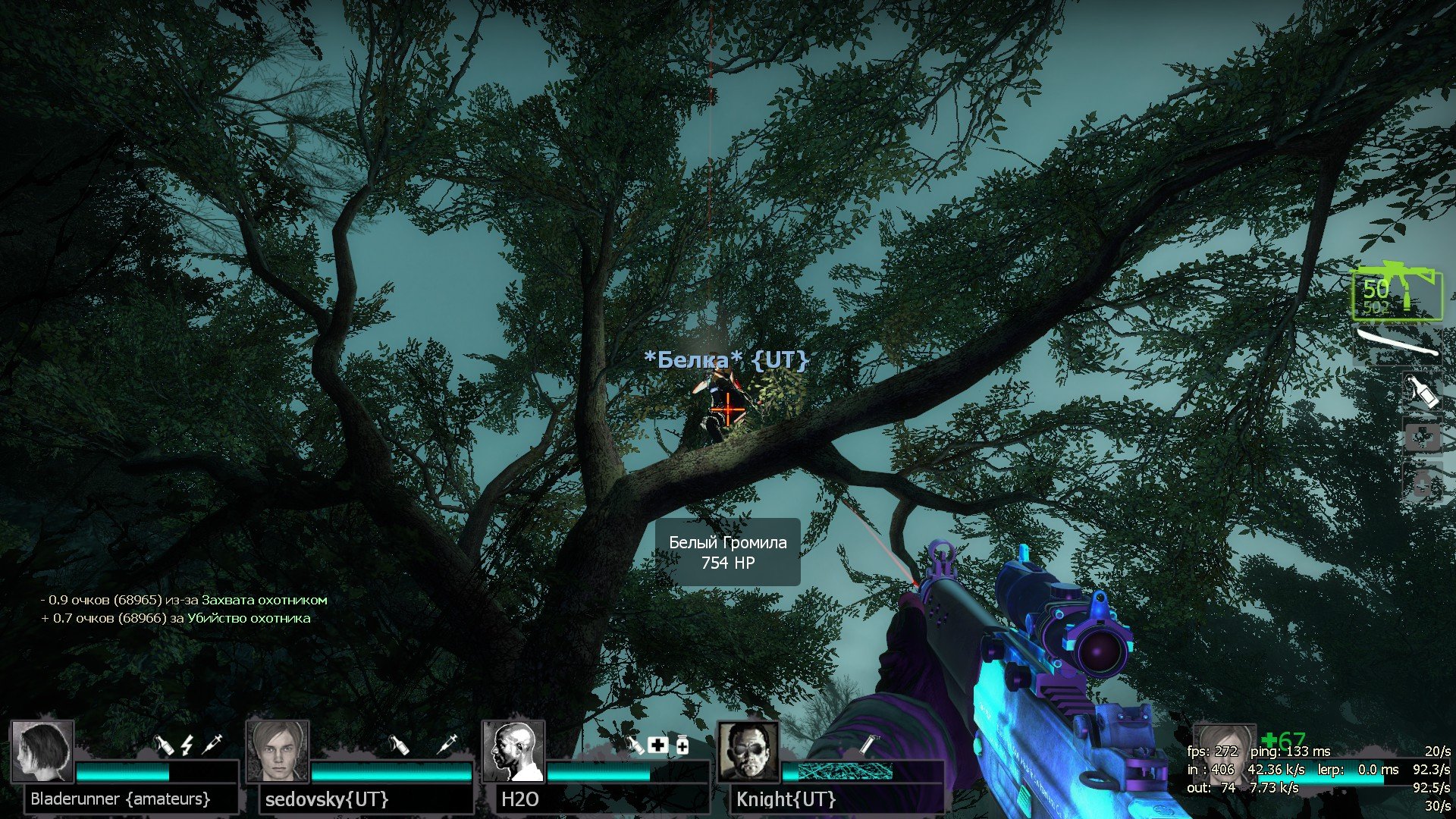This screenshot has width=1456, height=819.
Task: Click Knight's pipe bomb item icon
Action: click(x=868, y=745)
